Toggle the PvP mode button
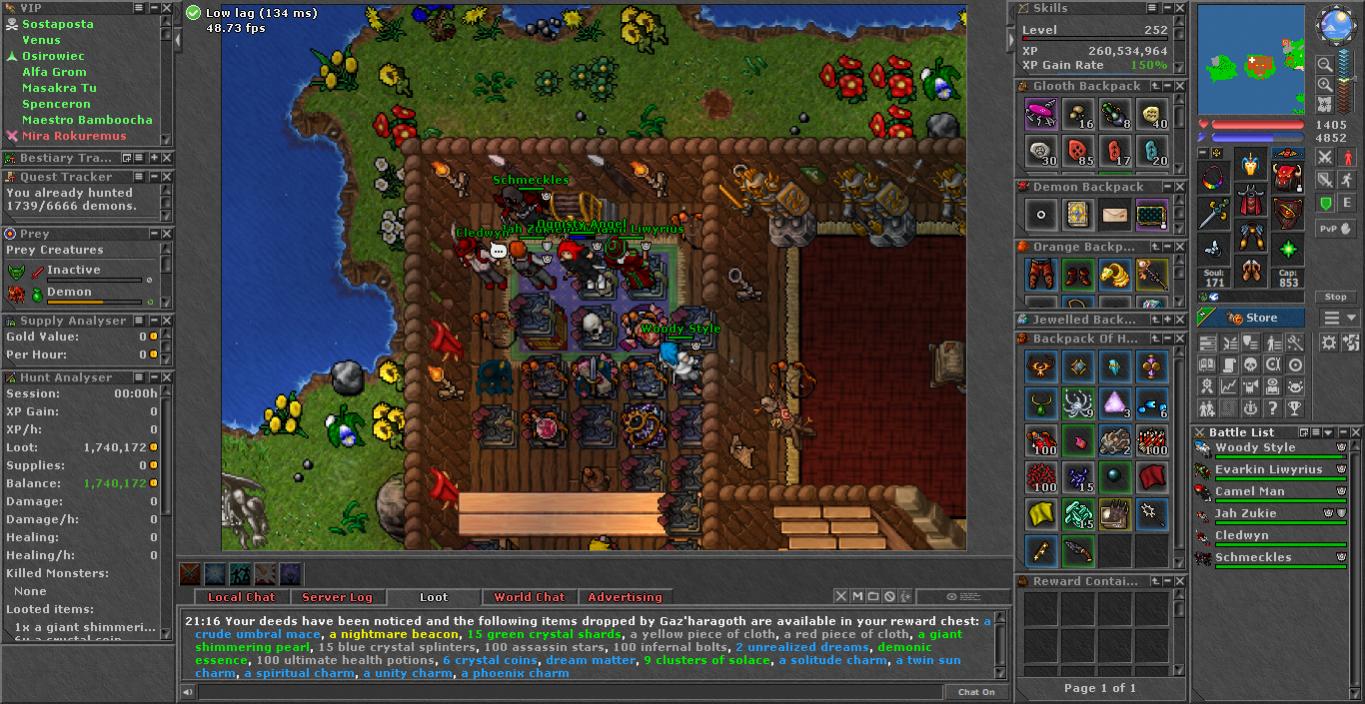 [1336, 228]
